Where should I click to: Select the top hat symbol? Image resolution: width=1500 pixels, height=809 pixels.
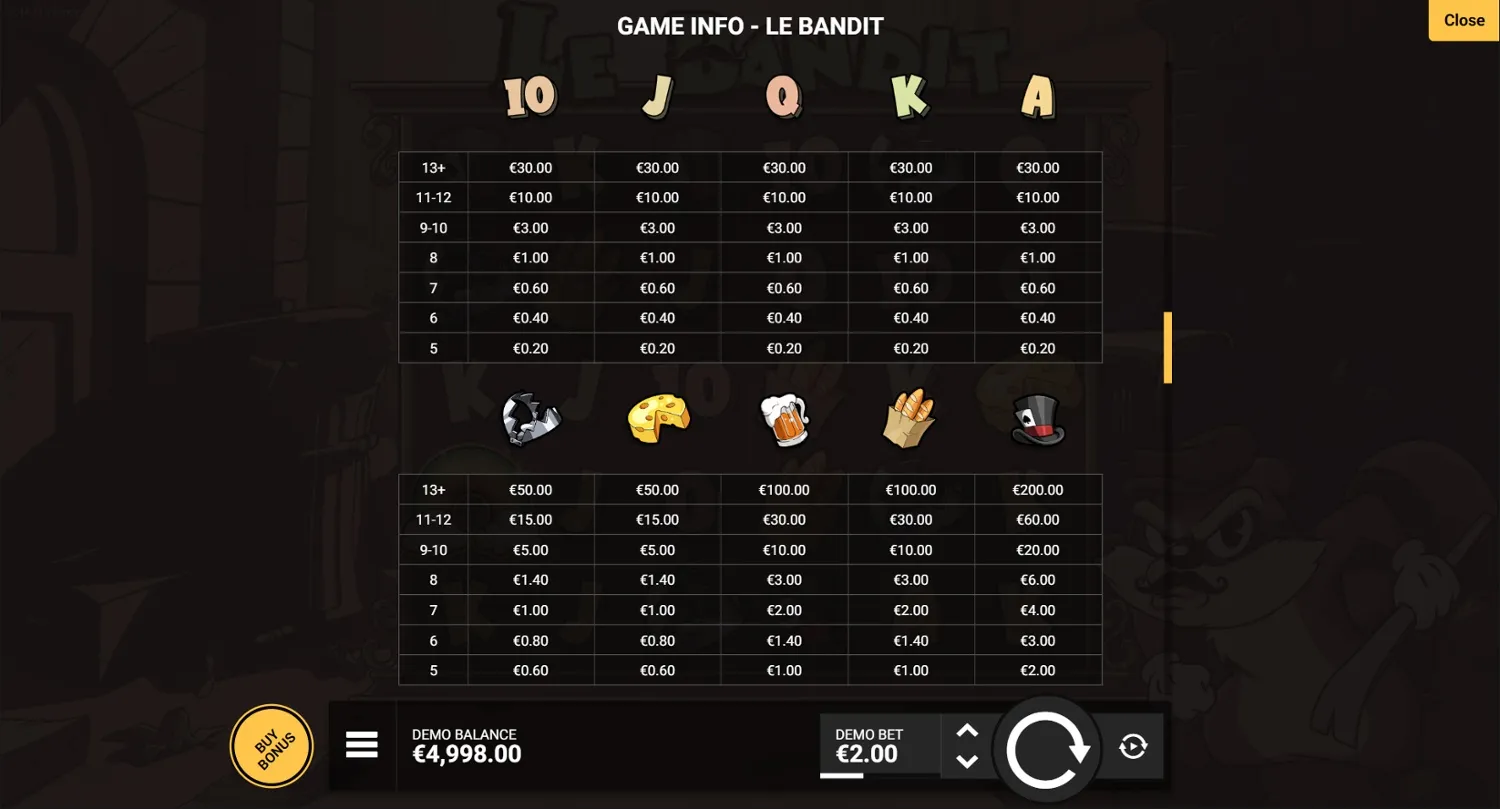tap(1037, 420)
